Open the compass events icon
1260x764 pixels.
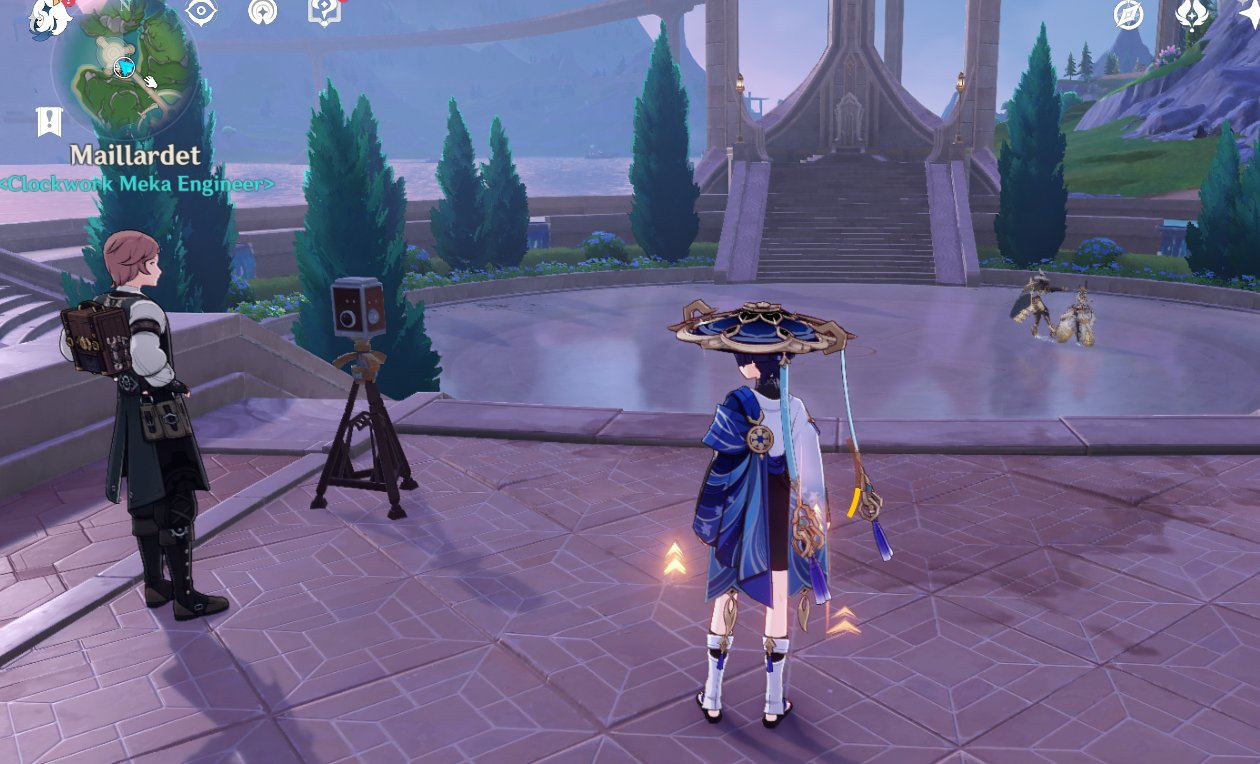[1129, 14]
